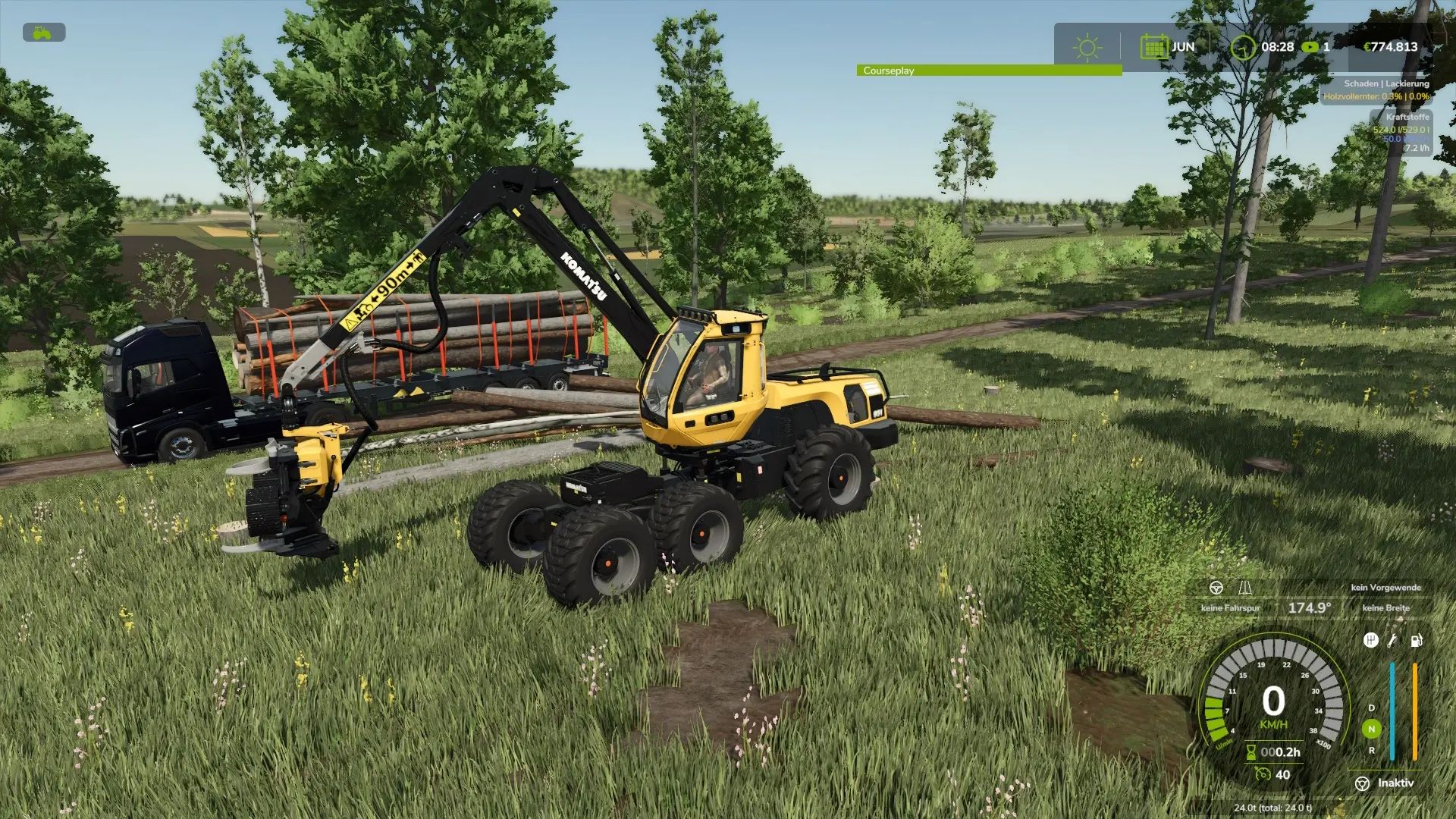Image resolution: width=1456 pixels, height=819 pixels.
Task: Click the kein Vorgewende label
Action: pyautogui.click(x=1385, y=588)
